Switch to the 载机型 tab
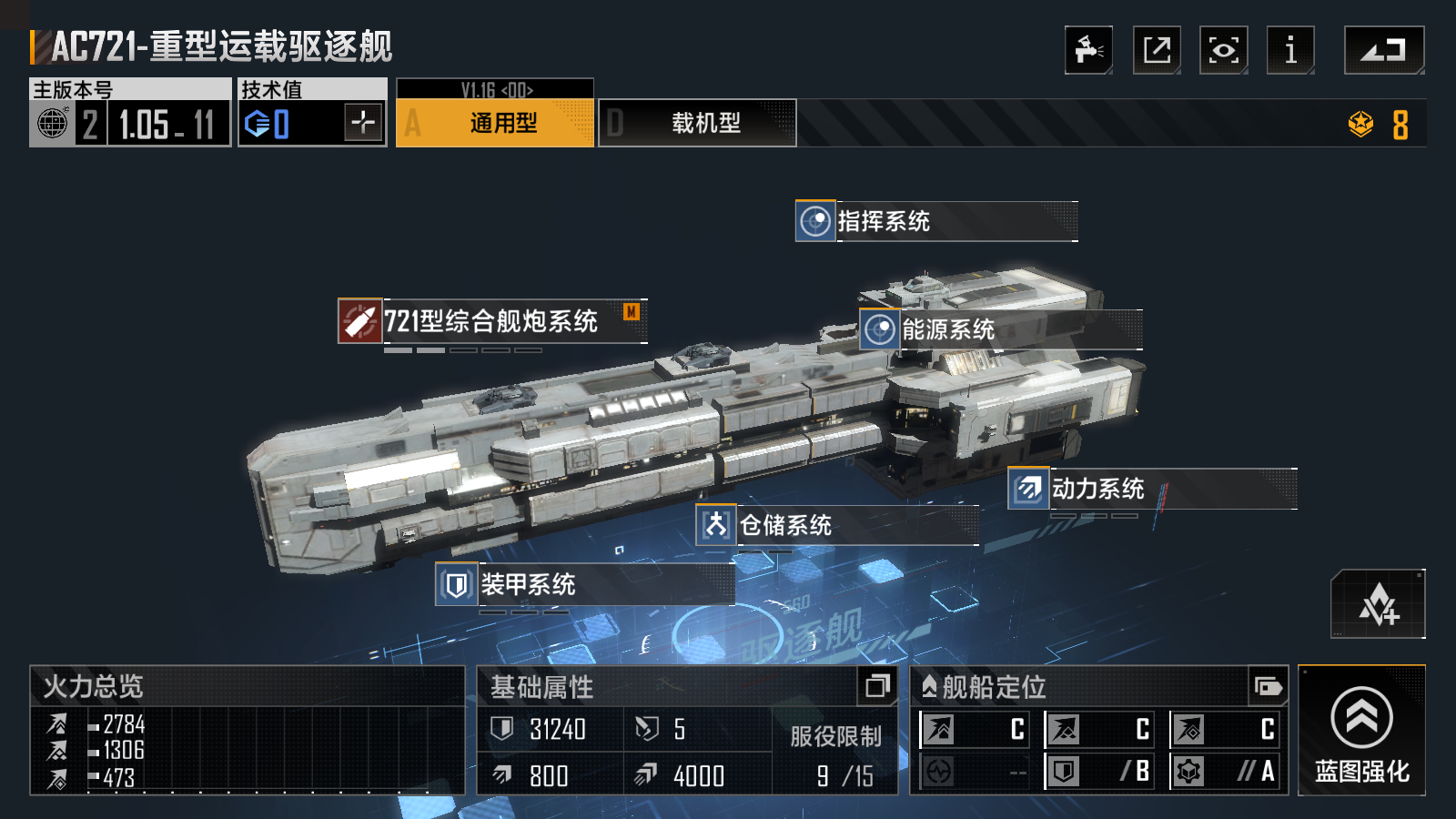Viewport: 1456px width, 819px height. [697, 124]
